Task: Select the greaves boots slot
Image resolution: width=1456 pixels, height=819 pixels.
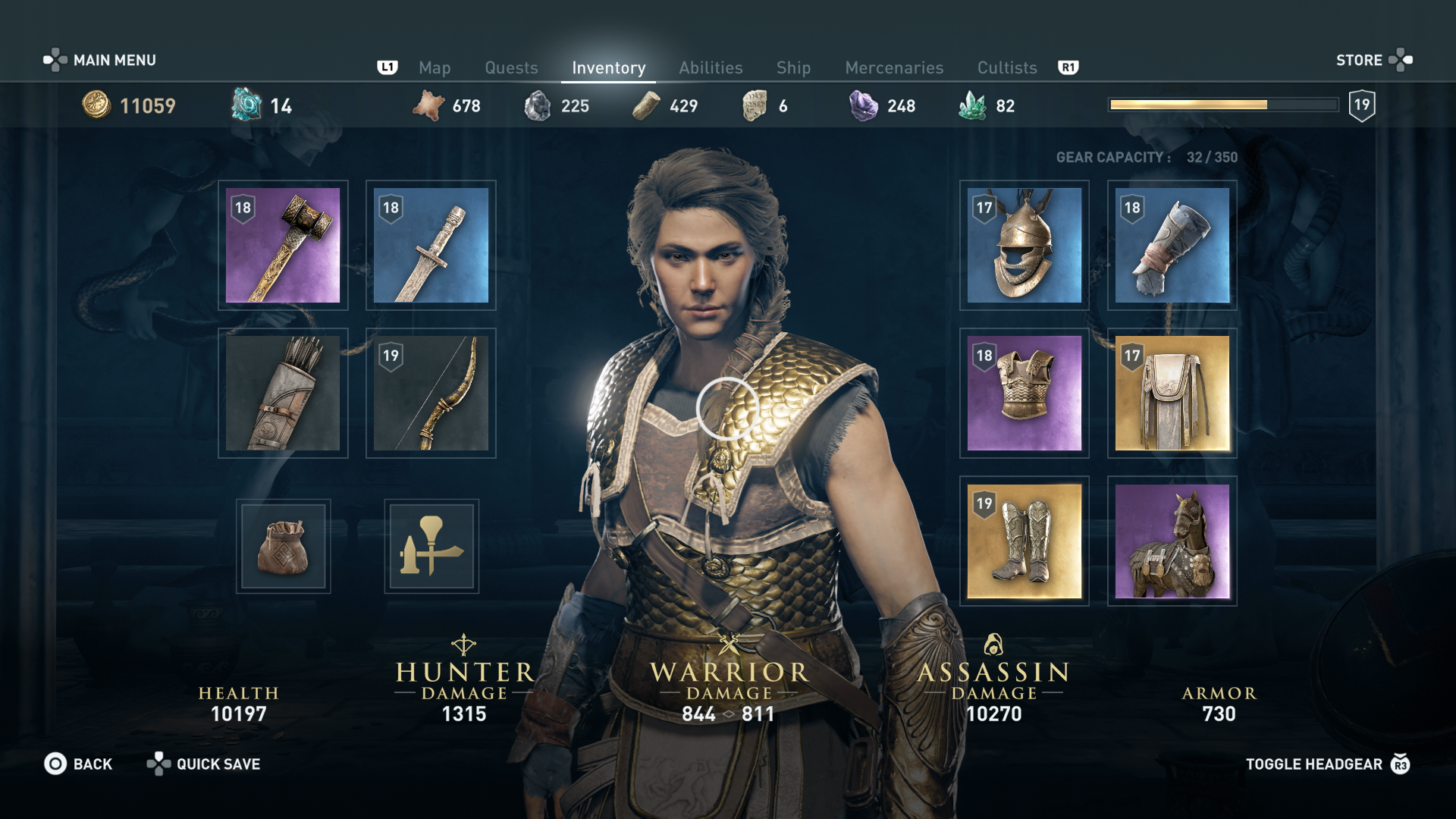Action: [1024, 541]
